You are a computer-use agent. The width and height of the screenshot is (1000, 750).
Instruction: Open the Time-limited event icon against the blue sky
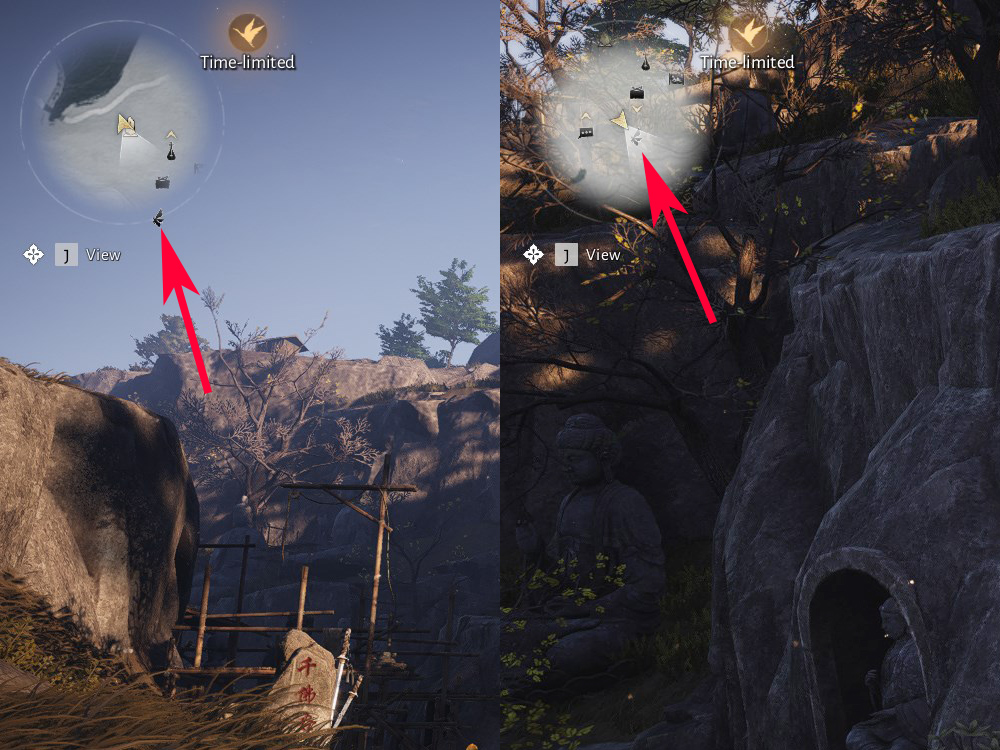[x=247, y=32]
